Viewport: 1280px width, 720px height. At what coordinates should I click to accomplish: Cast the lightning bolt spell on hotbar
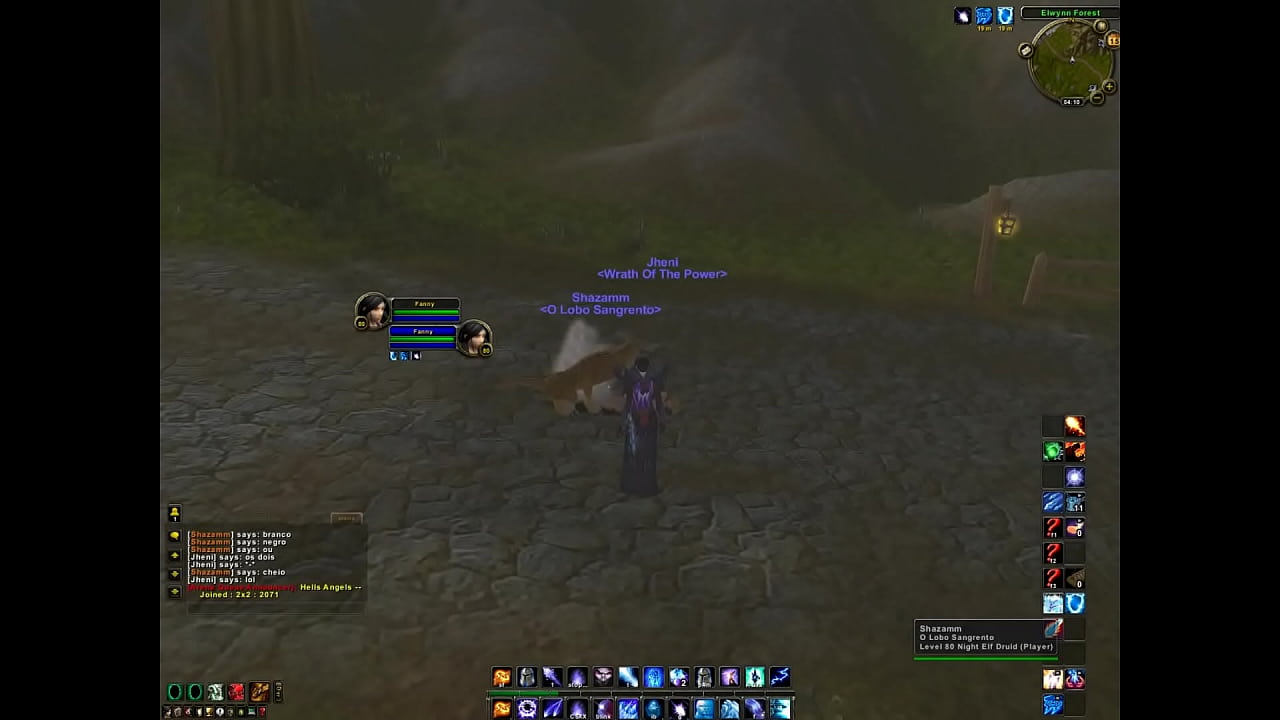pos(779,678)
